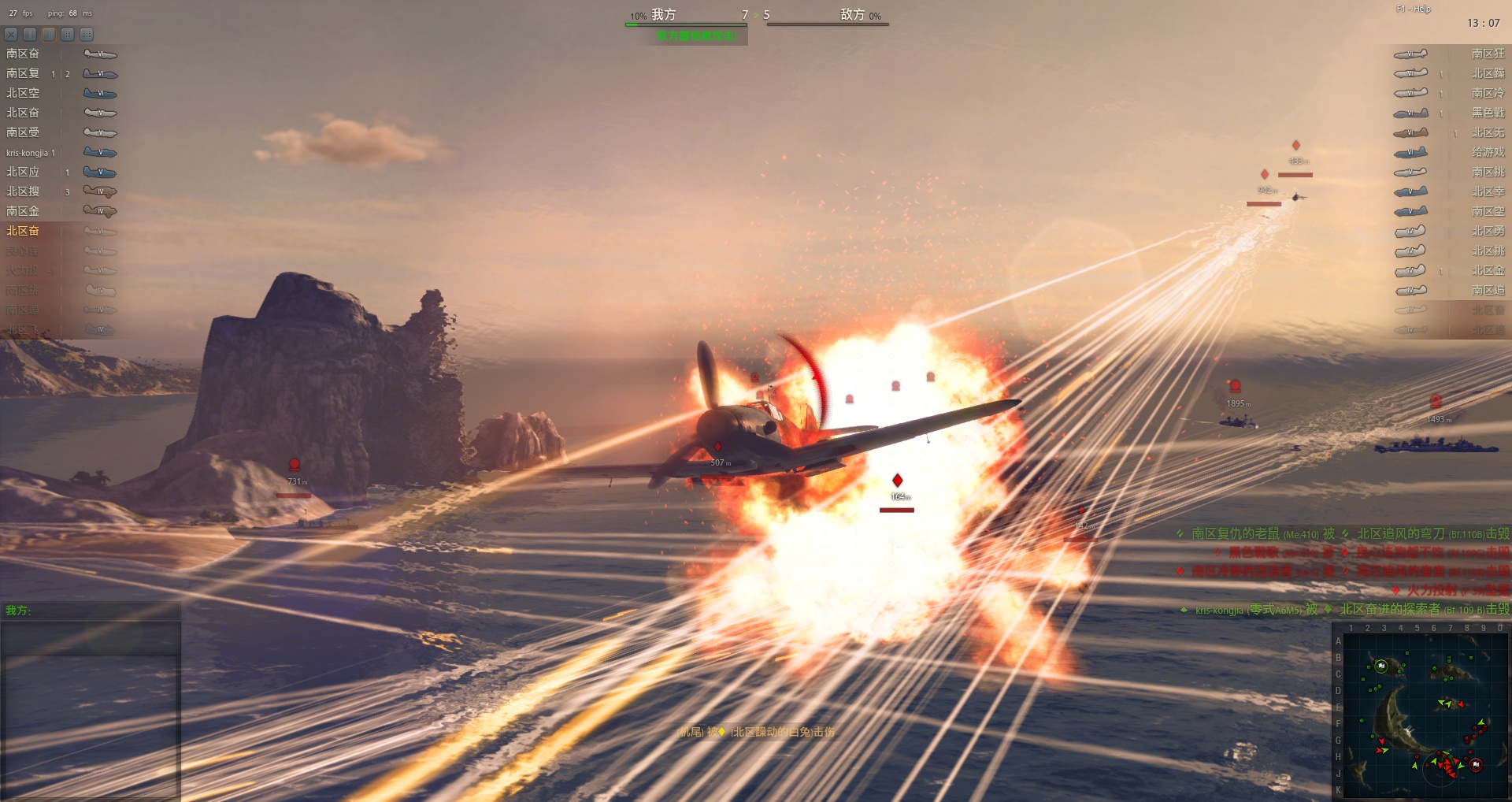
Task: Choose the orange-highlighted 北区奋 player row
Action: (24, 231)
